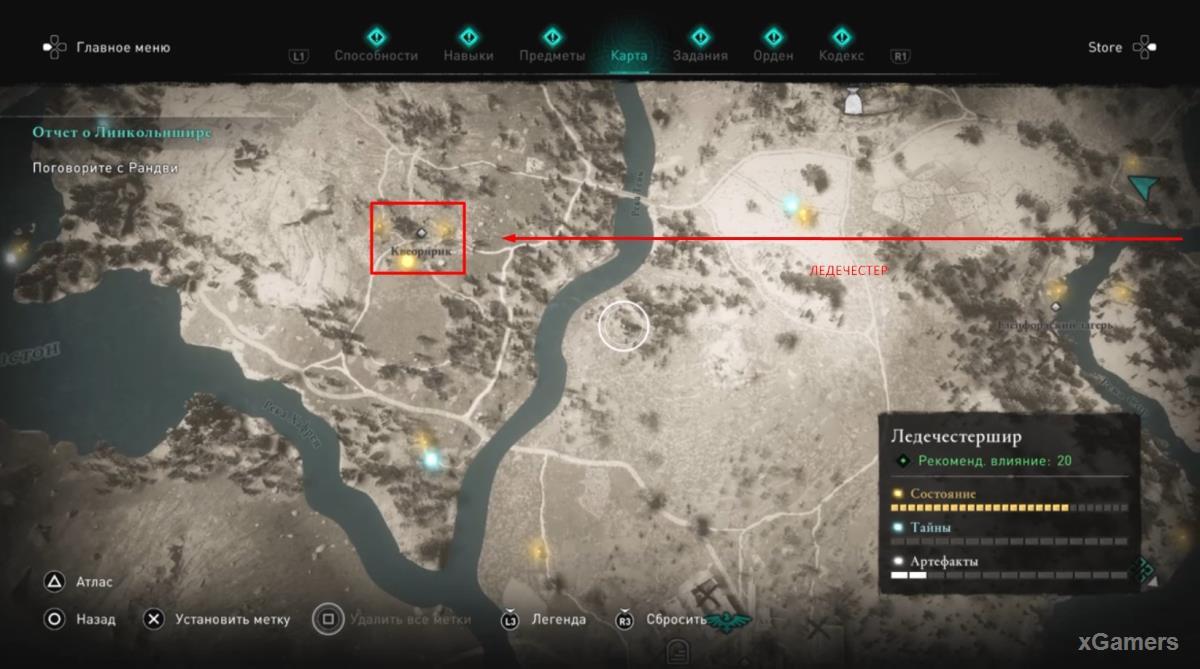1200x669 pixels.
Task: Open the Store
Action: (1105, 47)
